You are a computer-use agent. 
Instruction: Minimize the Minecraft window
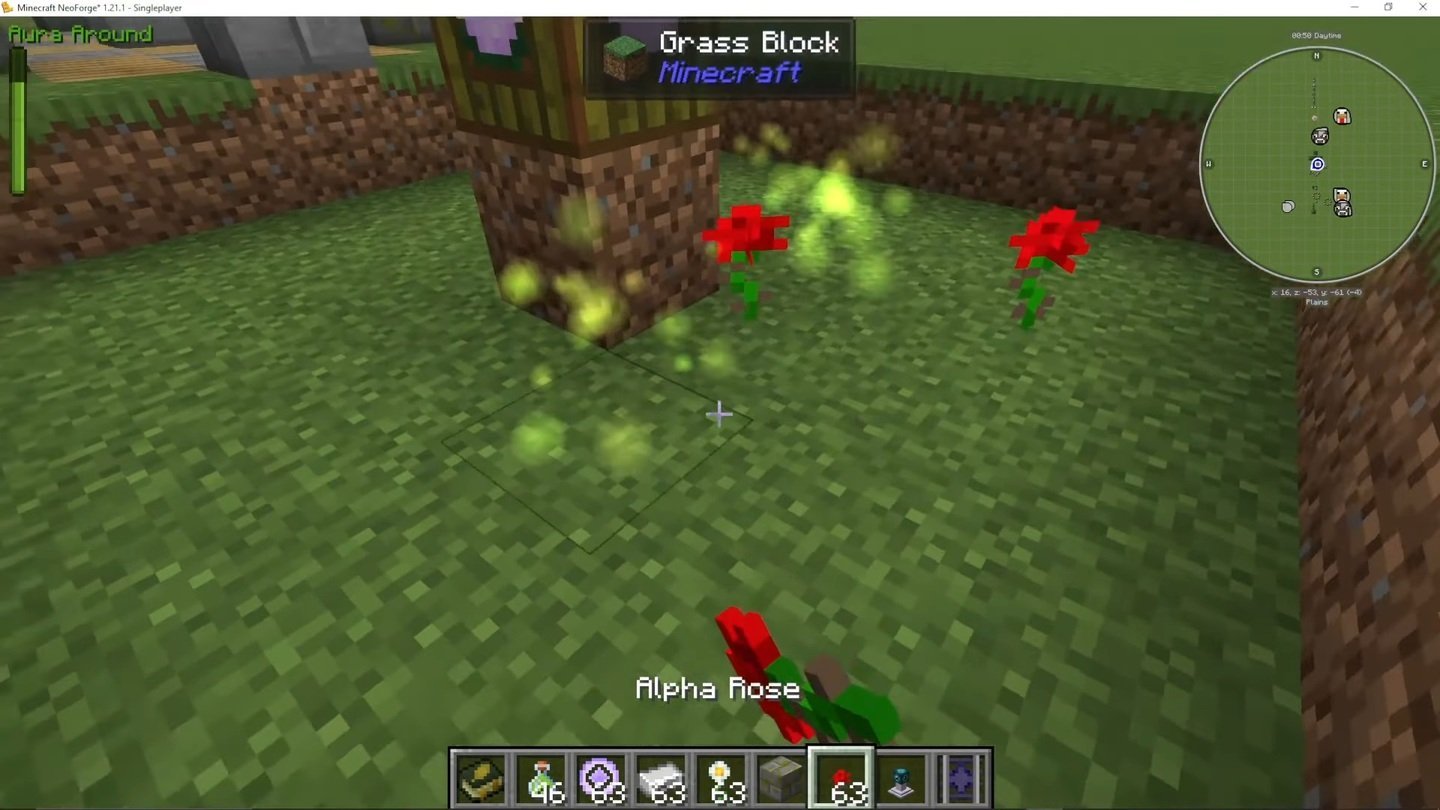pos(1355,7)
